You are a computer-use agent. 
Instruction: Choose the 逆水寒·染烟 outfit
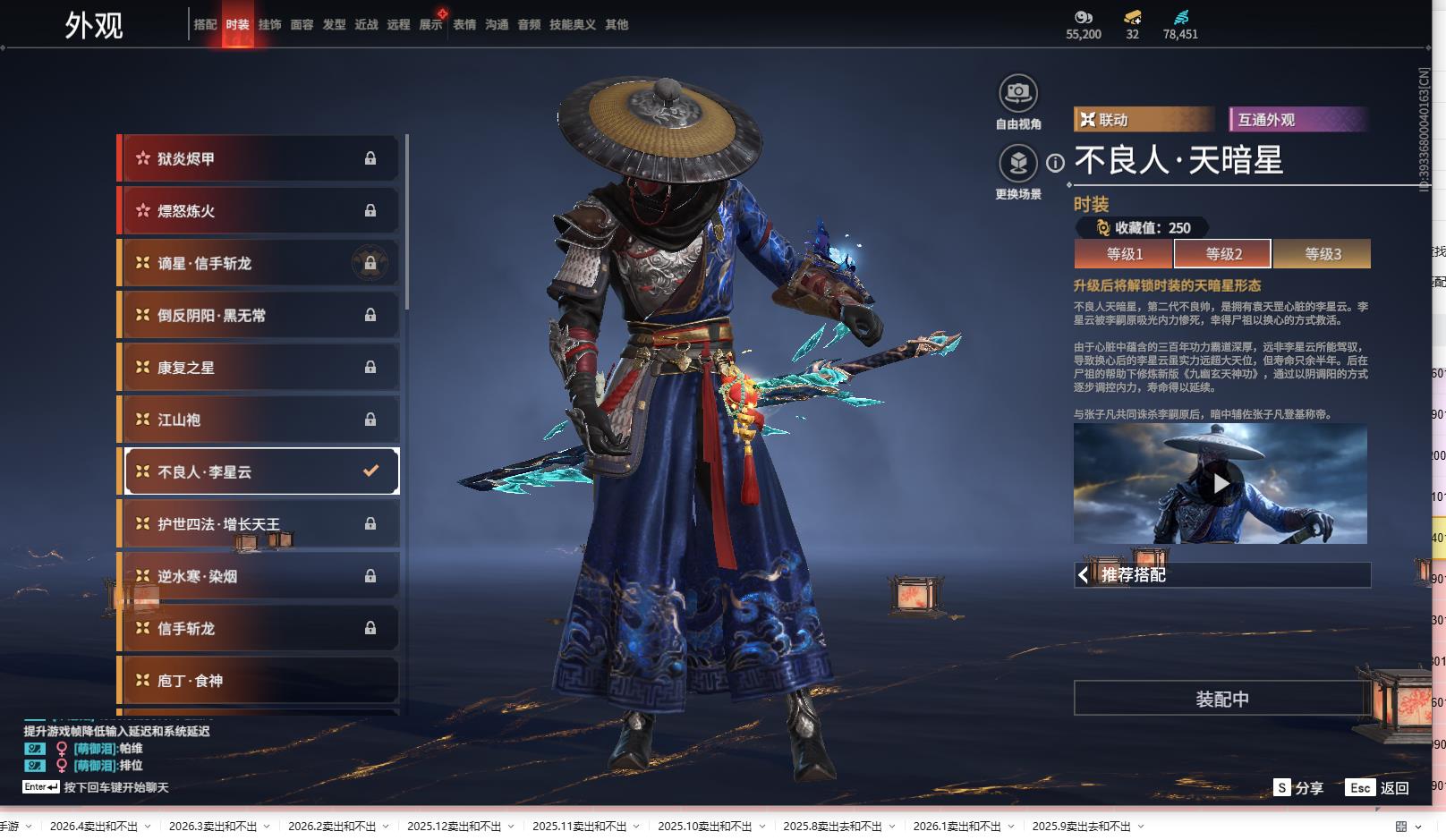point(259,576)
